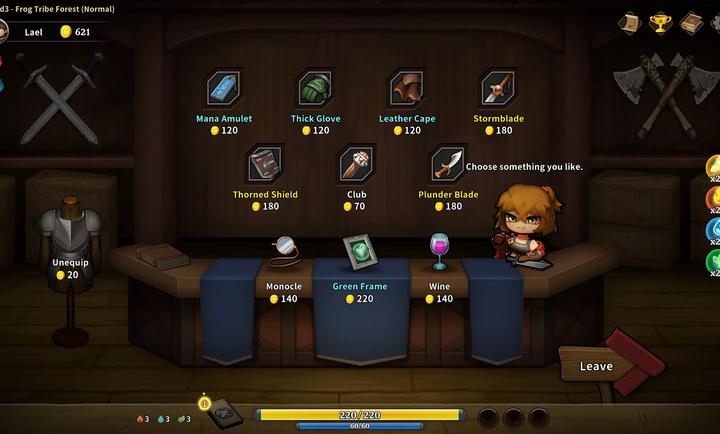Pick the Plunder Blade dagger
Viewport: 720px width, 434px height.
[x=449, y=164]
